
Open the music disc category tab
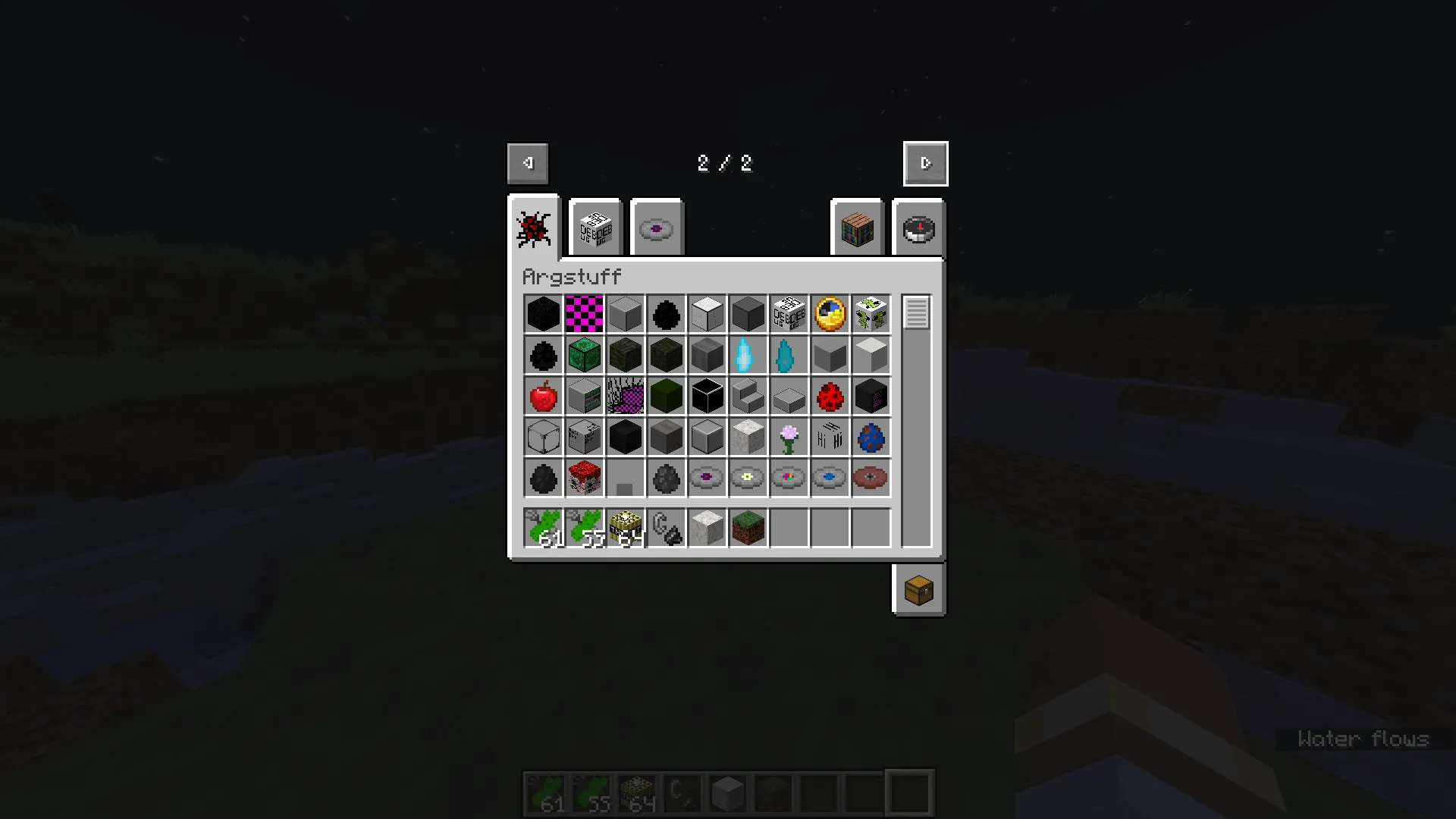pyautogui.click(x=657, y=227)
